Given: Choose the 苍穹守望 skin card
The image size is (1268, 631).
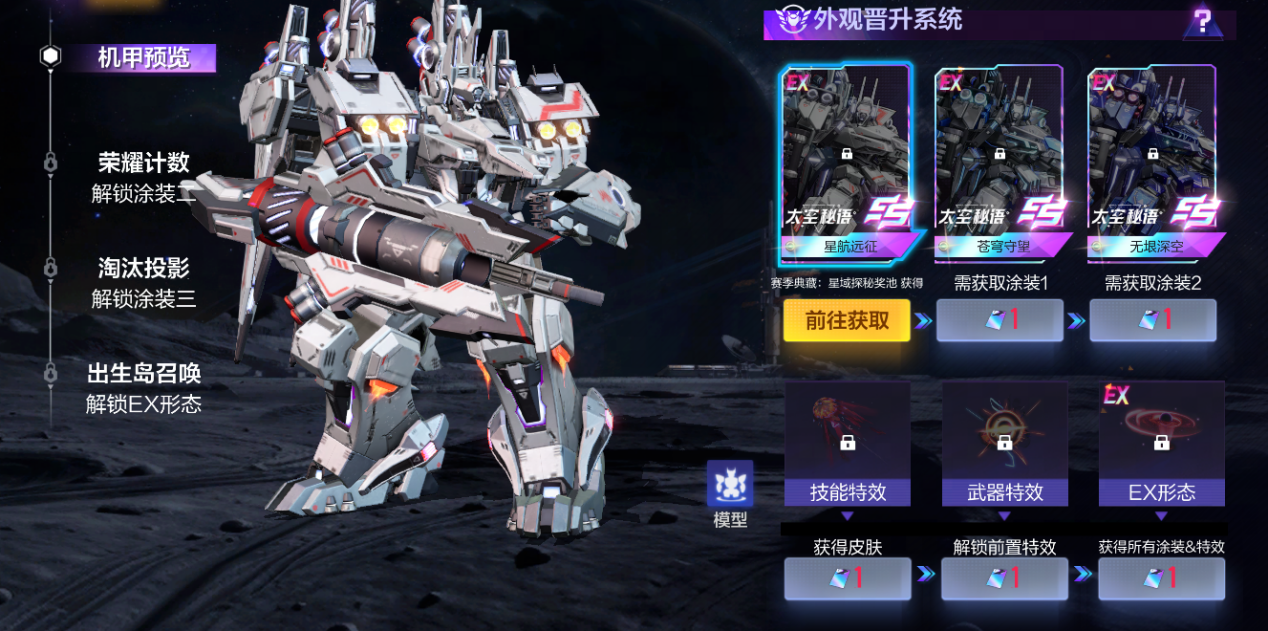Looking at the screenshot, I should pyautogui.click(x=999, y=162).
